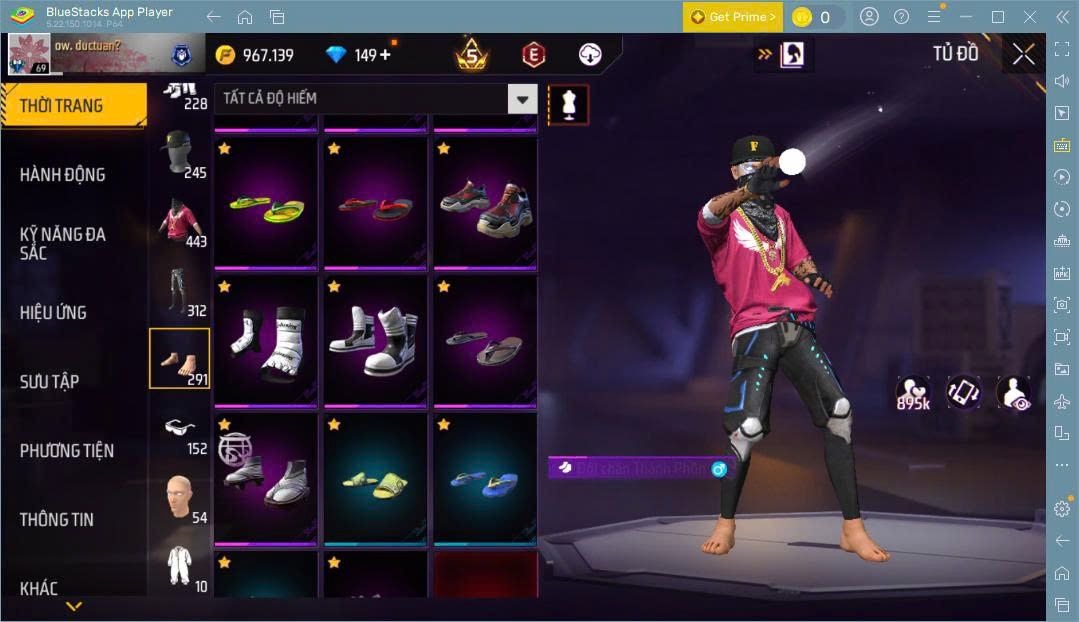Equip the white taekwondo foot guards
1079x622 pixels.
pos(266,341)
